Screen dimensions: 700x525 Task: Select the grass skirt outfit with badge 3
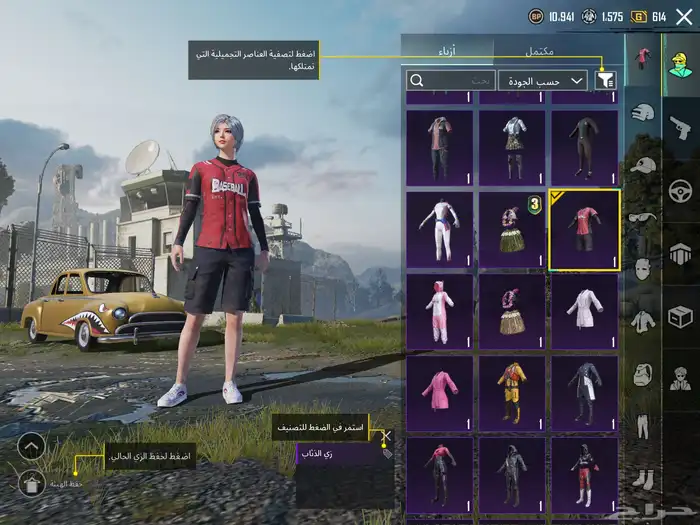tap(512, 230)
